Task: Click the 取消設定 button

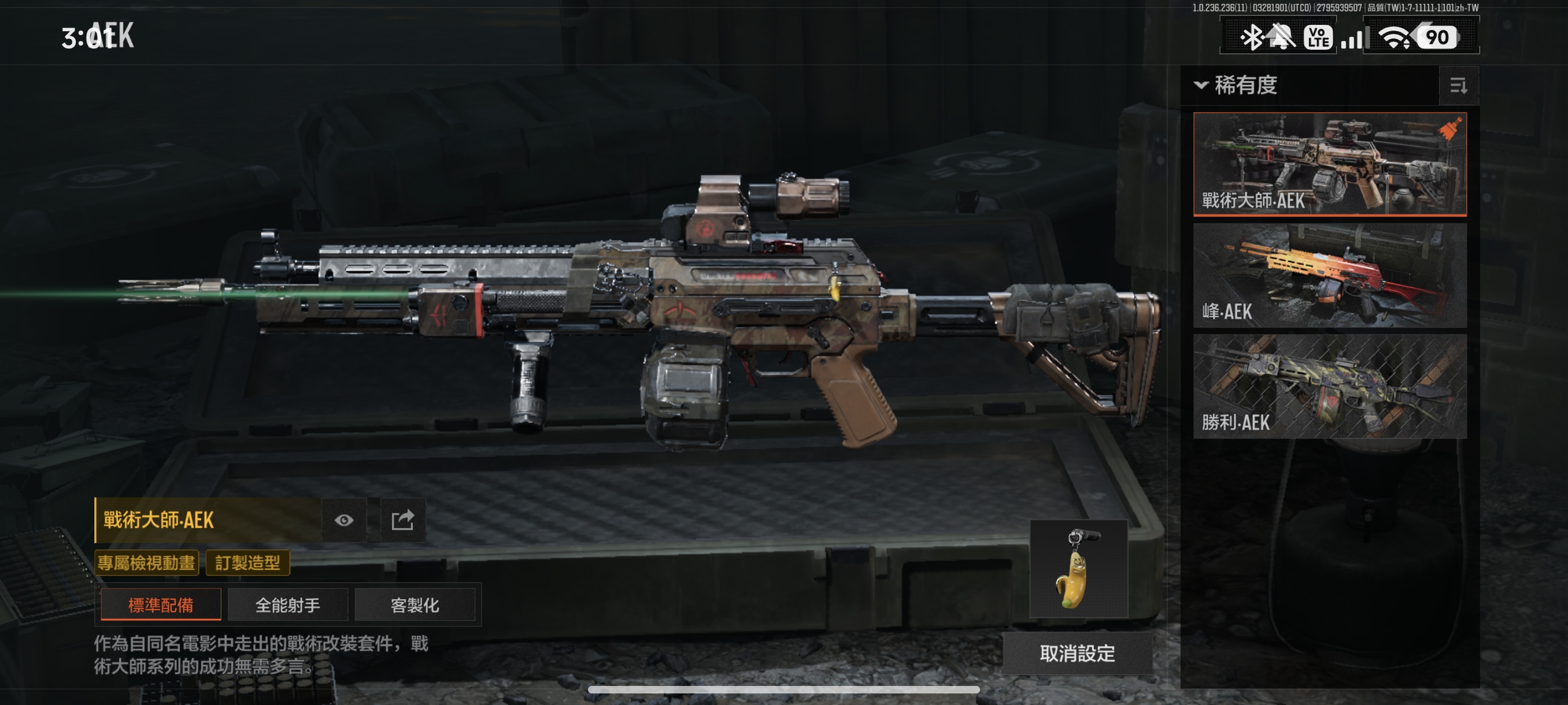Action: click(1077, 654)
